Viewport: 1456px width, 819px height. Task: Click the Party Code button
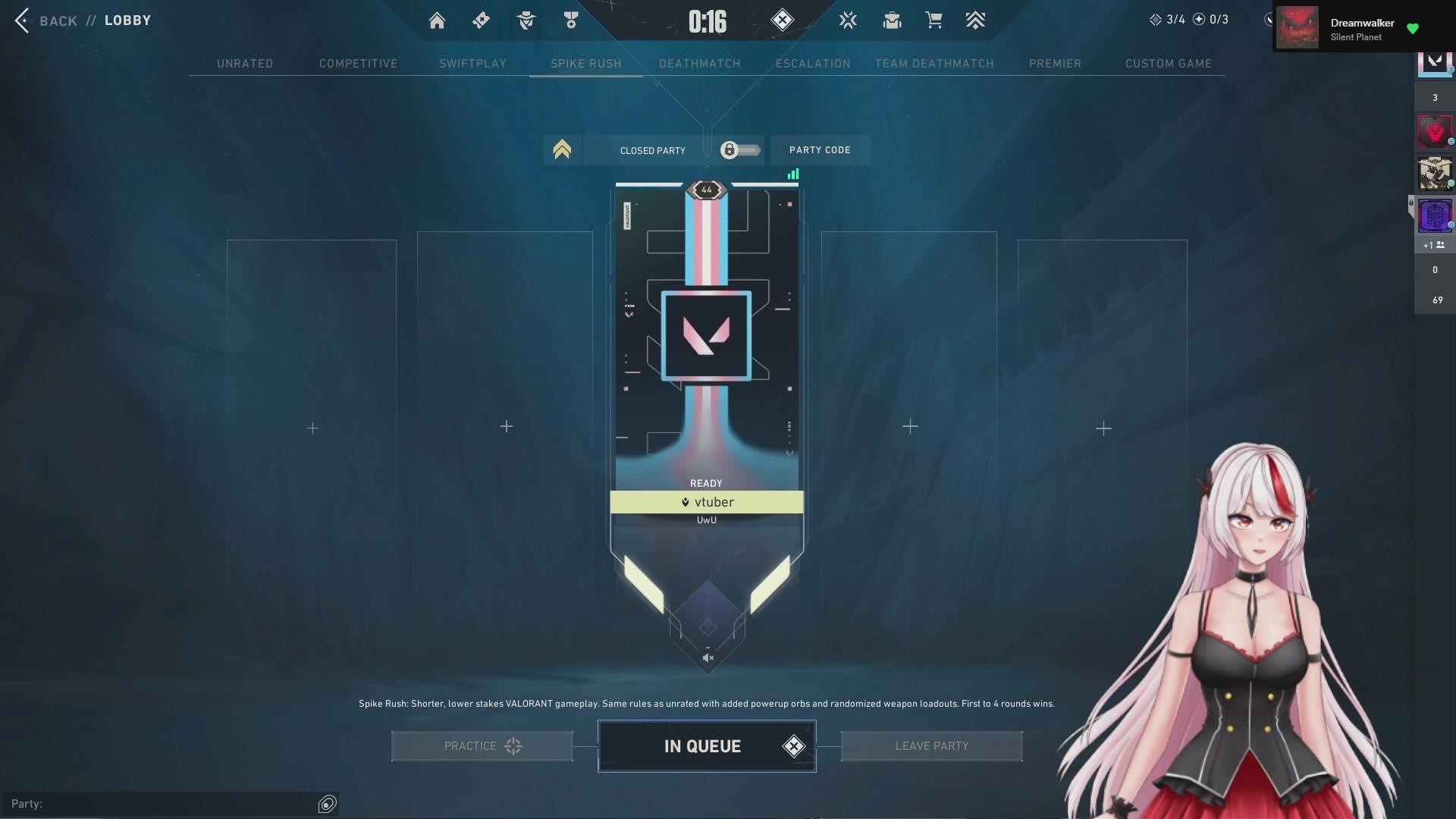pos(820,150)
